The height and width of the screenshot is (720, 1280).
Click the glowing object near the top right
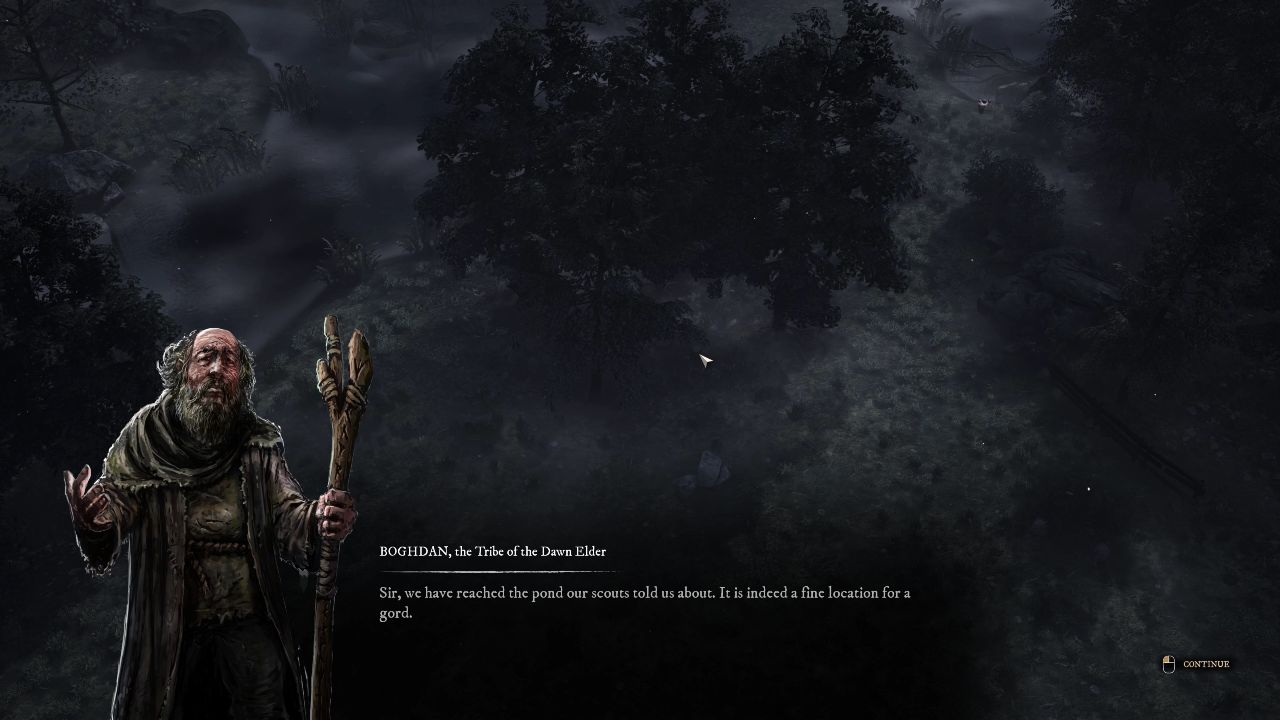coord(985,102)
